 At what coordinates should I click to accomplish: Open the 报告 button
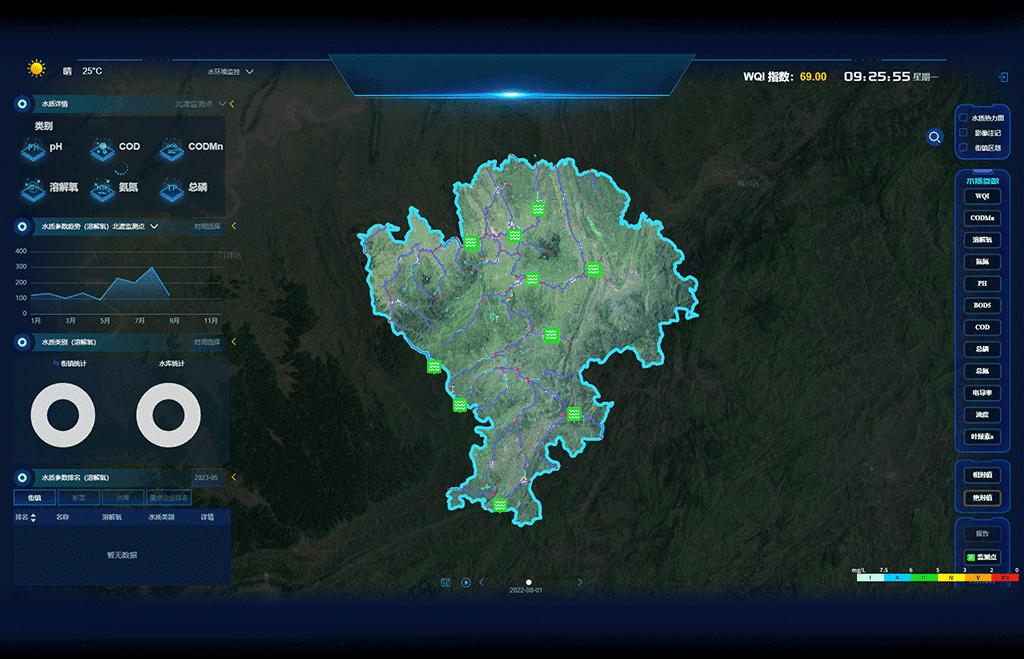(982, 534)
